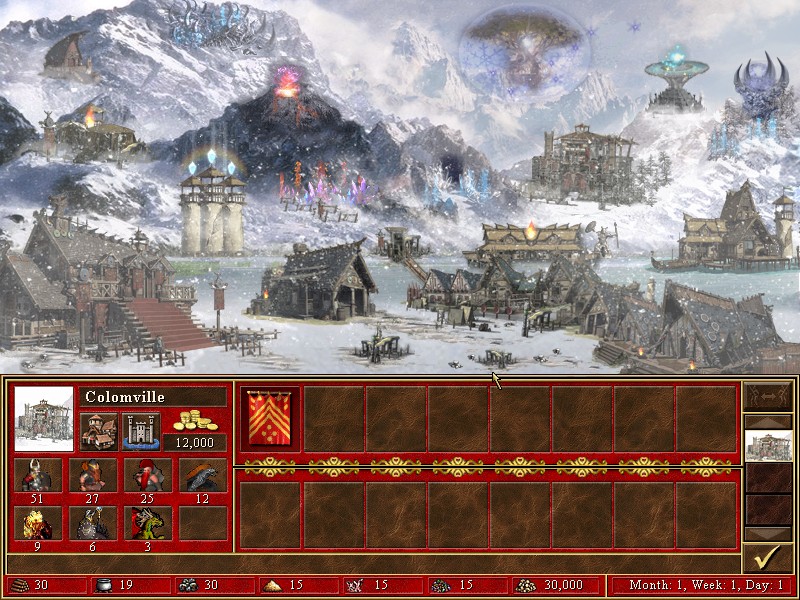Exit town with the gold checkmark button
Image resolution: width=800 pixels, height=600 pixels.
(769, 558)
